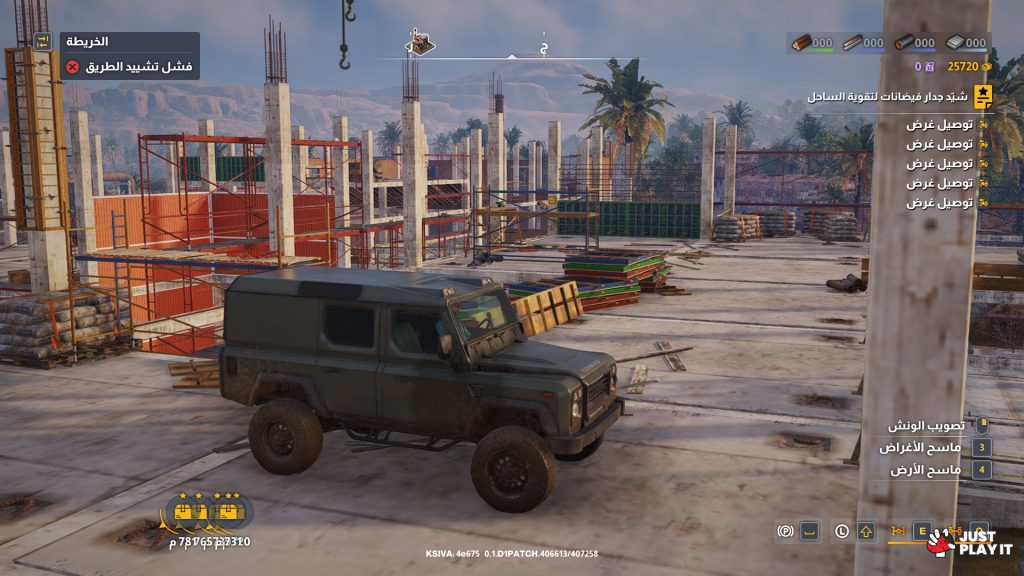Select the base building icon on the compass

pyautogui.click(x=420, y=42)
